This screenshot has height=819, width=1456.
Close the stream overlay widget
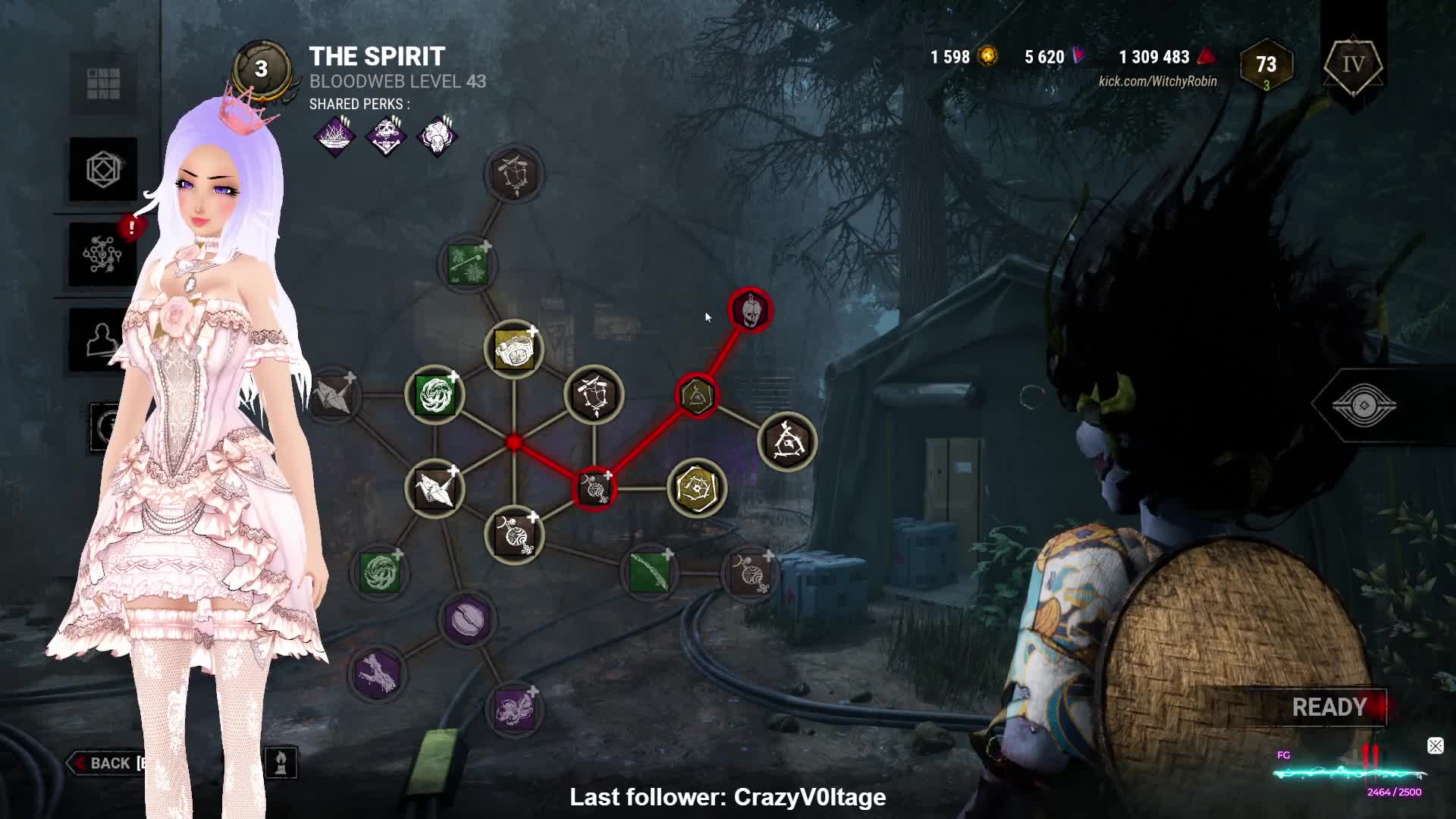[1435, 746]
